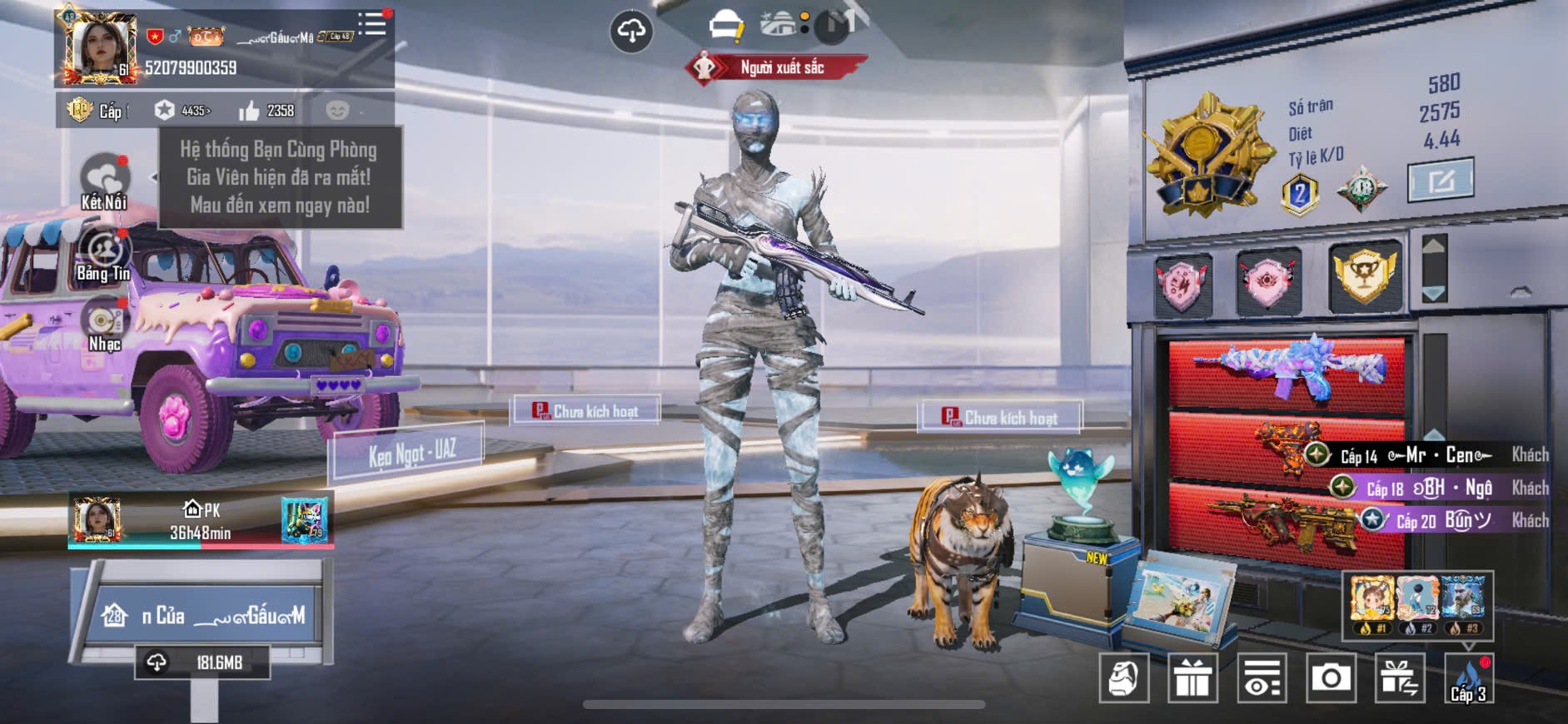The width and height of the screenshot is (1568, 724).
Task: Open the list menu icon
Action: (x=371, y=24)
